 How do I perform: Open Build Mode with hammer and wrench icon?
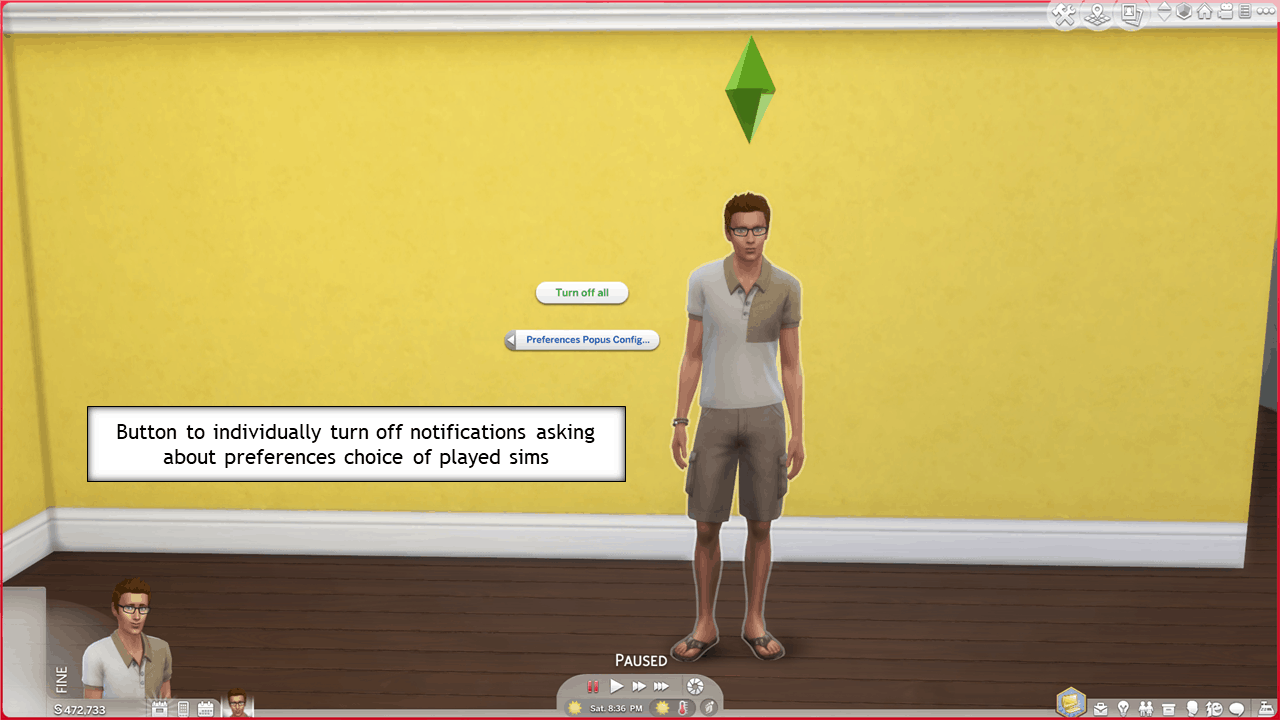(1064, 14)
